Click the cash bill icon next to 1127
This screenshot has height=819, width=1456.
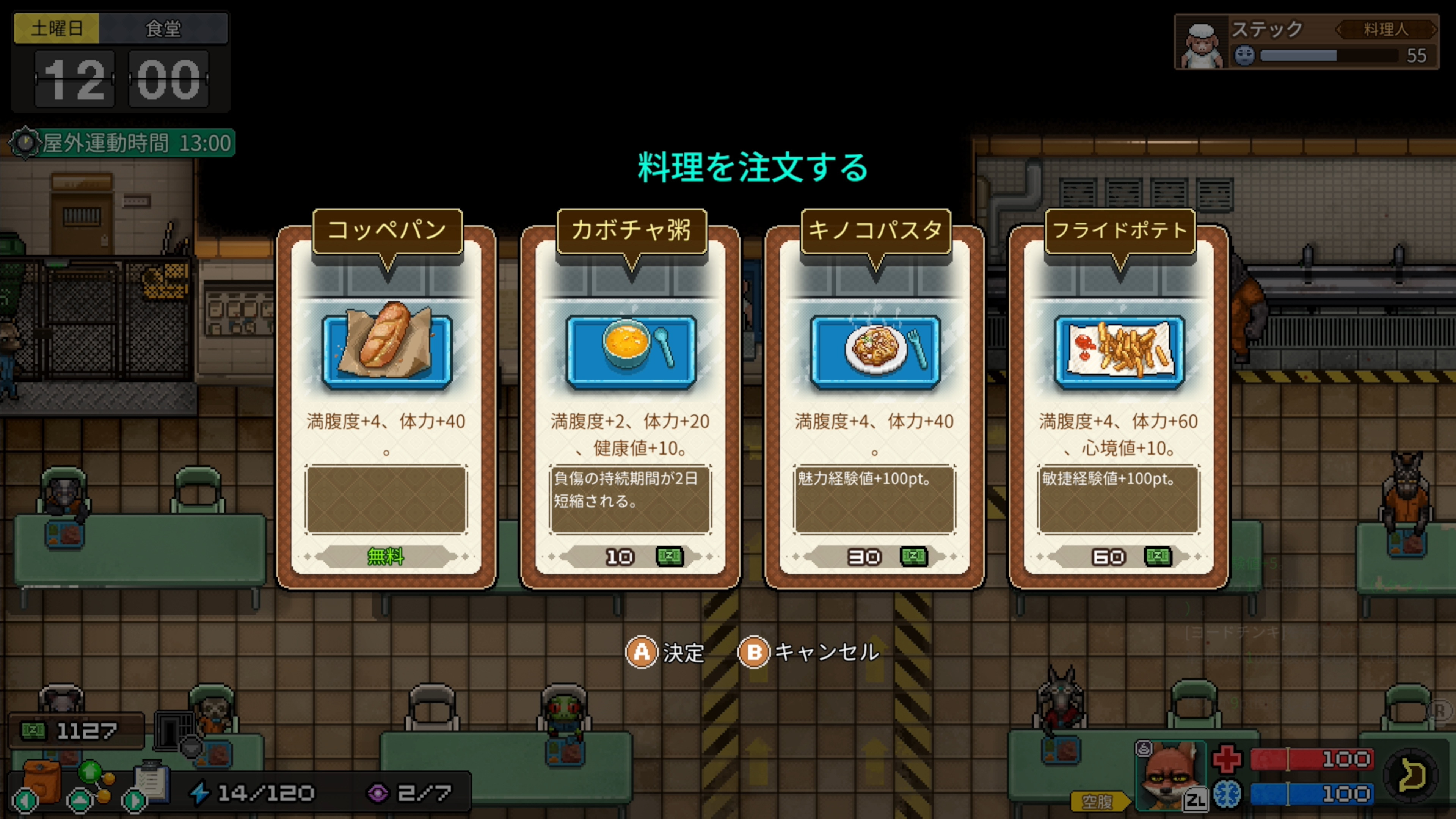(33, 731)
